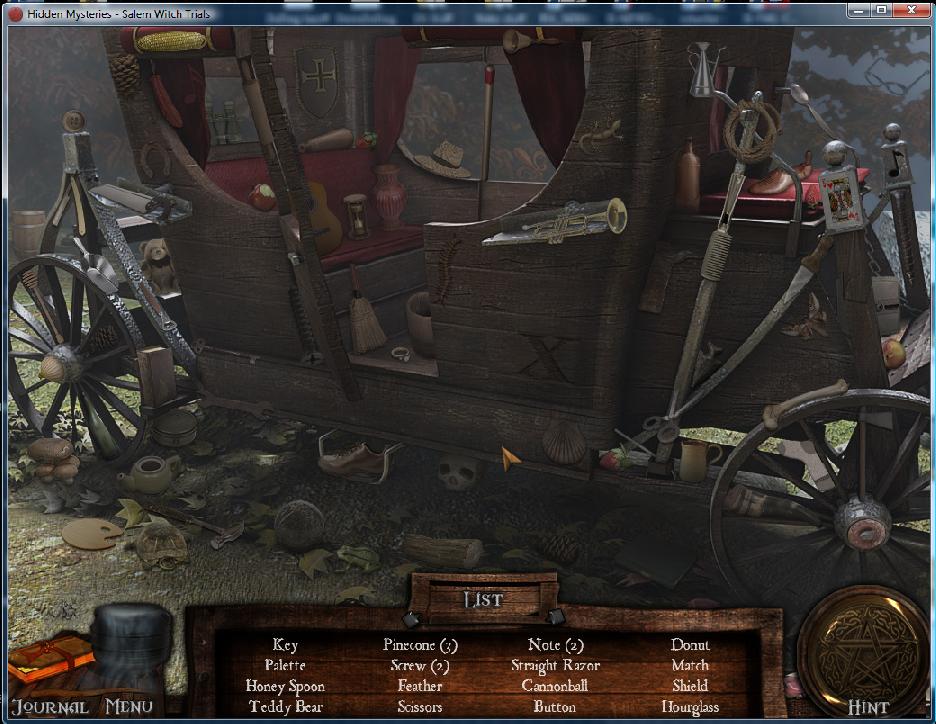Click the List panel header
Viewport: 936px width, 724px height.
(x=483, y=600)
